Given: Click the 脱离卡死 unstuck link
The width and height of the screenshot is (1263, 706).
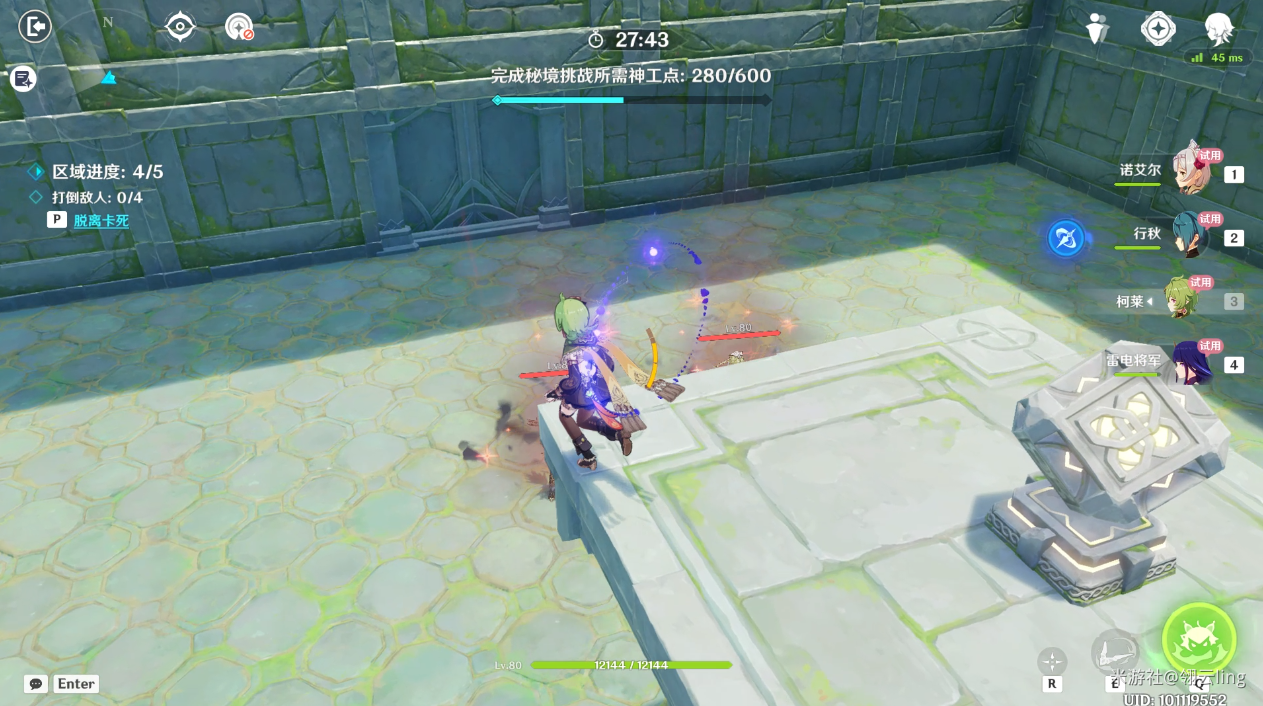Looking at the screenshot, I should [101, 220].
